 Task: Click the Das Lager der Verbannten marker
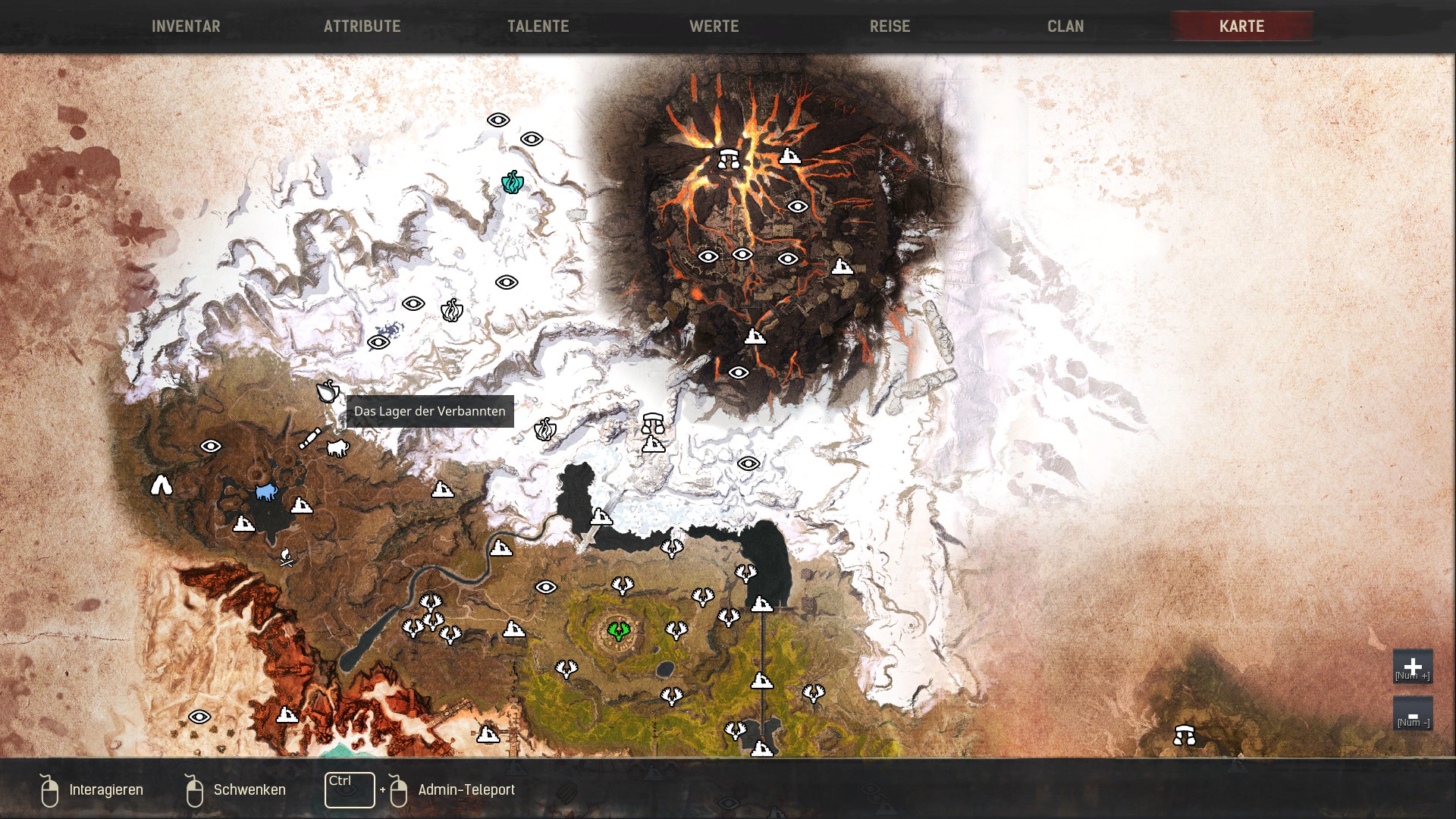328,391
